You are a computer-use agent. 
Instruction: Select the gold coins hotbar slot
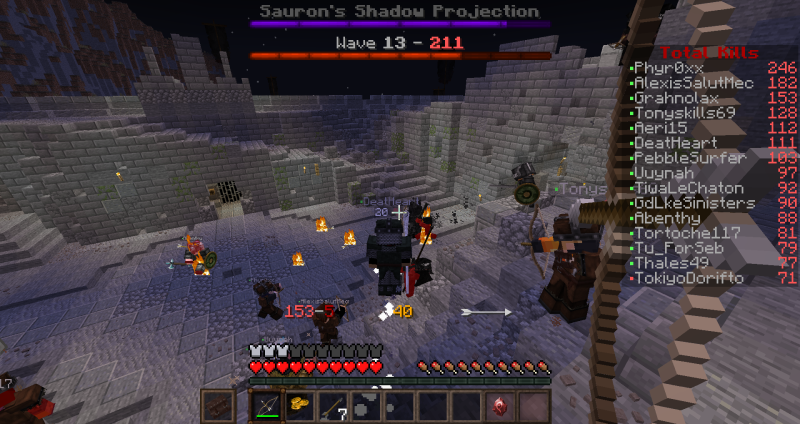[299, 406]
